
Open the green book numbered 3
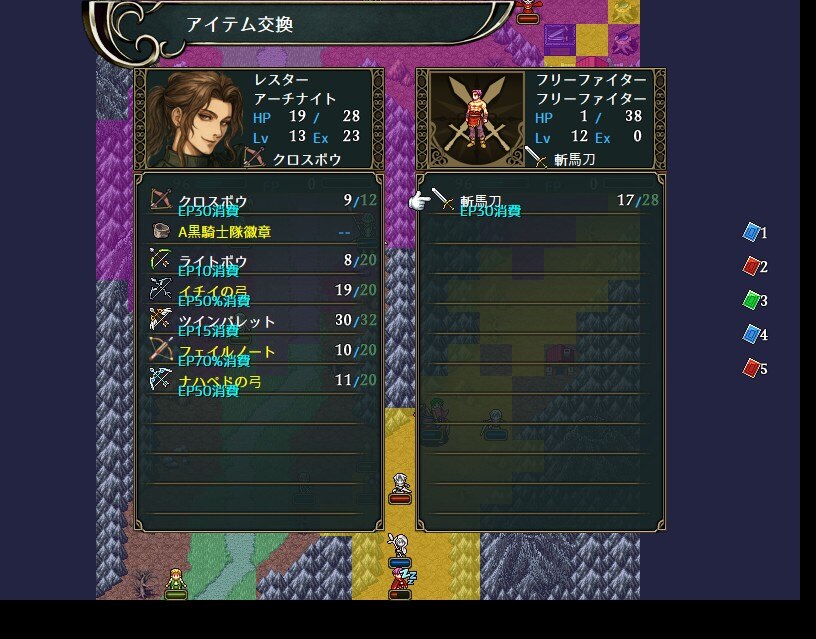tap(752, 300)
